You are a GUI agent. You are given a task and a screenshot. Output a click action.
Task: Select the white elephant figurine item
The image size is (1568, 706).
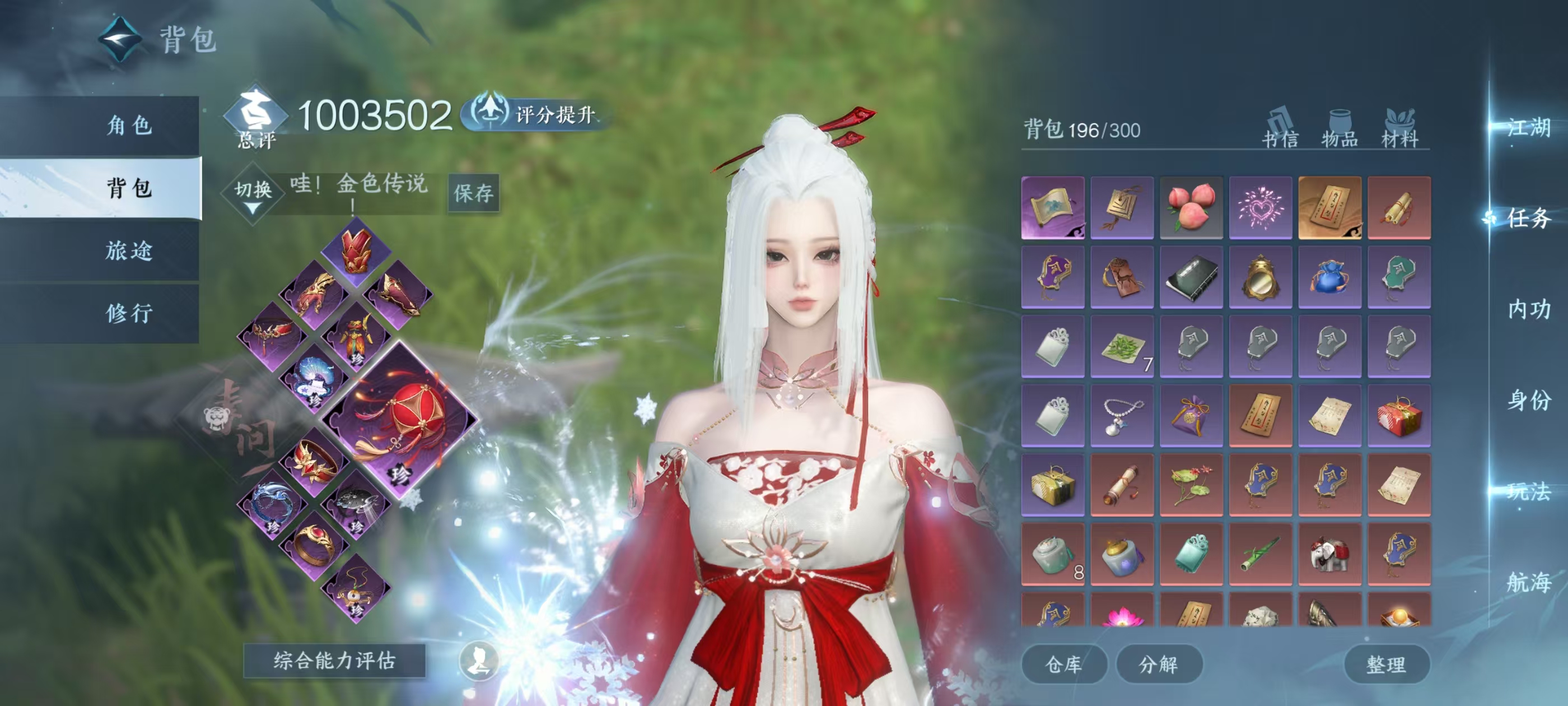pos(1329,554)
